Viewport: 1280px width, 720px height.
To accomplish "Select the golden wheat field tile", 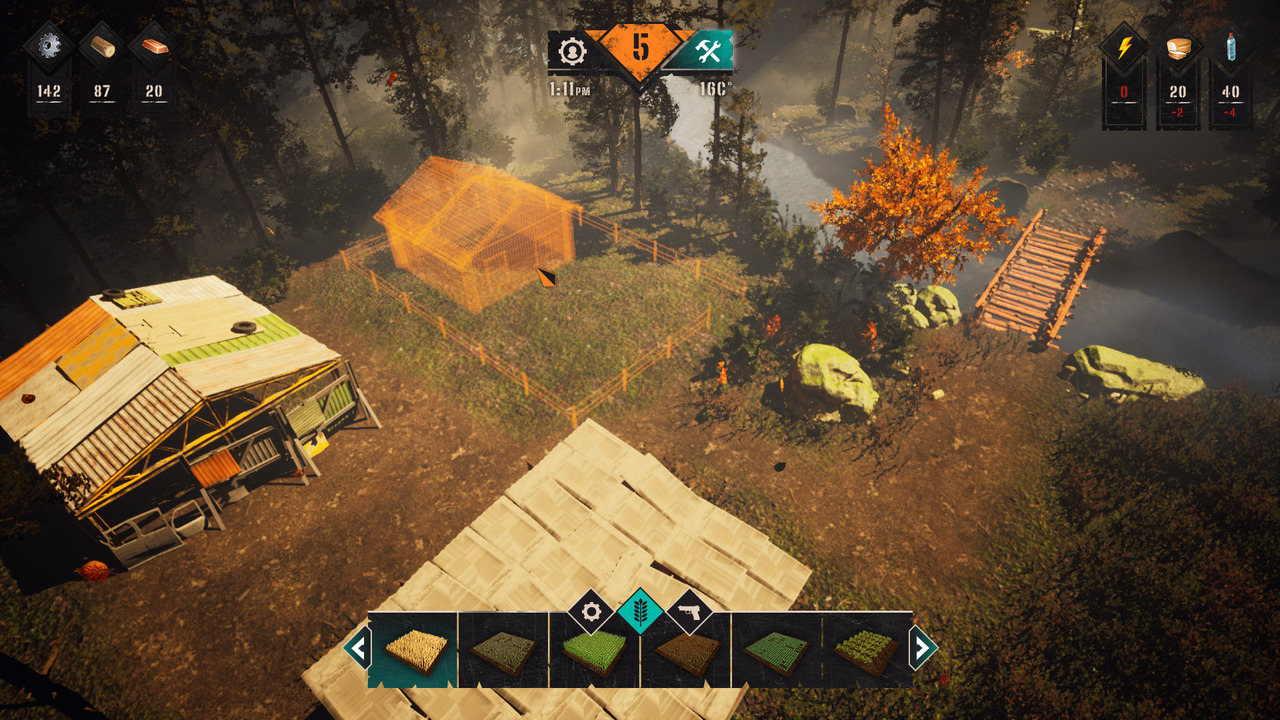I will 413,651.
